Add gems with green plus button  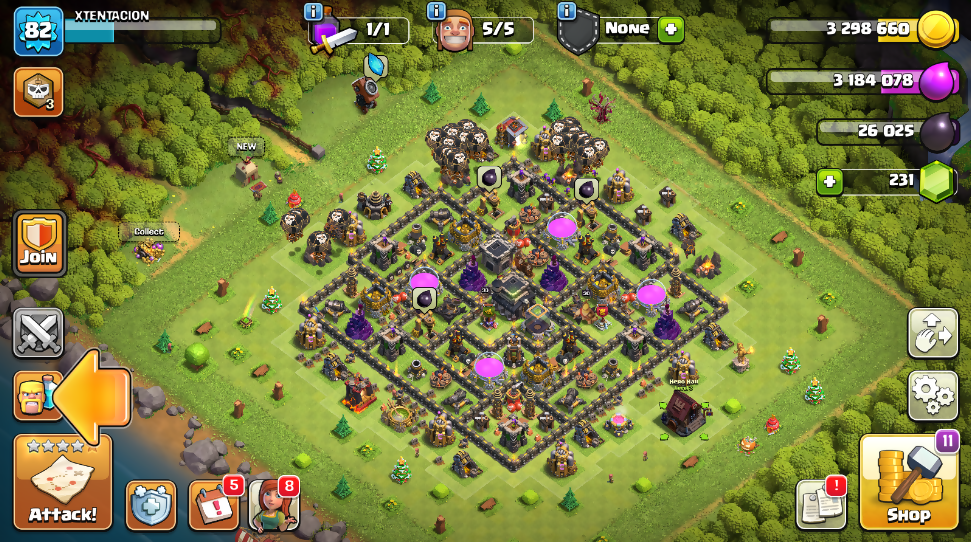point(828,181)
